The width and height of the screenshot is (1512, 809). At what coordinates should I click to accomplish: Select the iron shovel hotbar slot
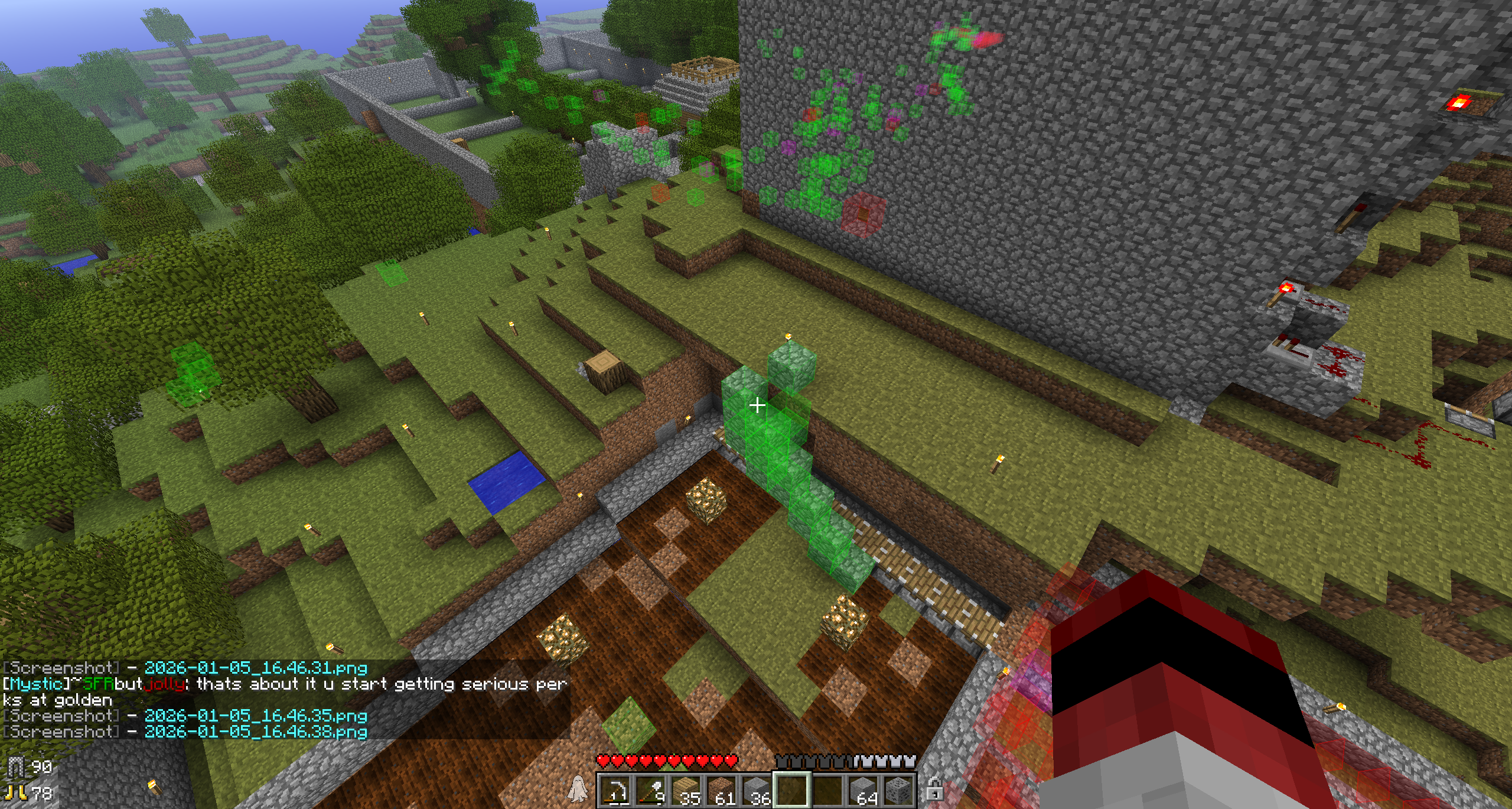[x=650, y=791]
